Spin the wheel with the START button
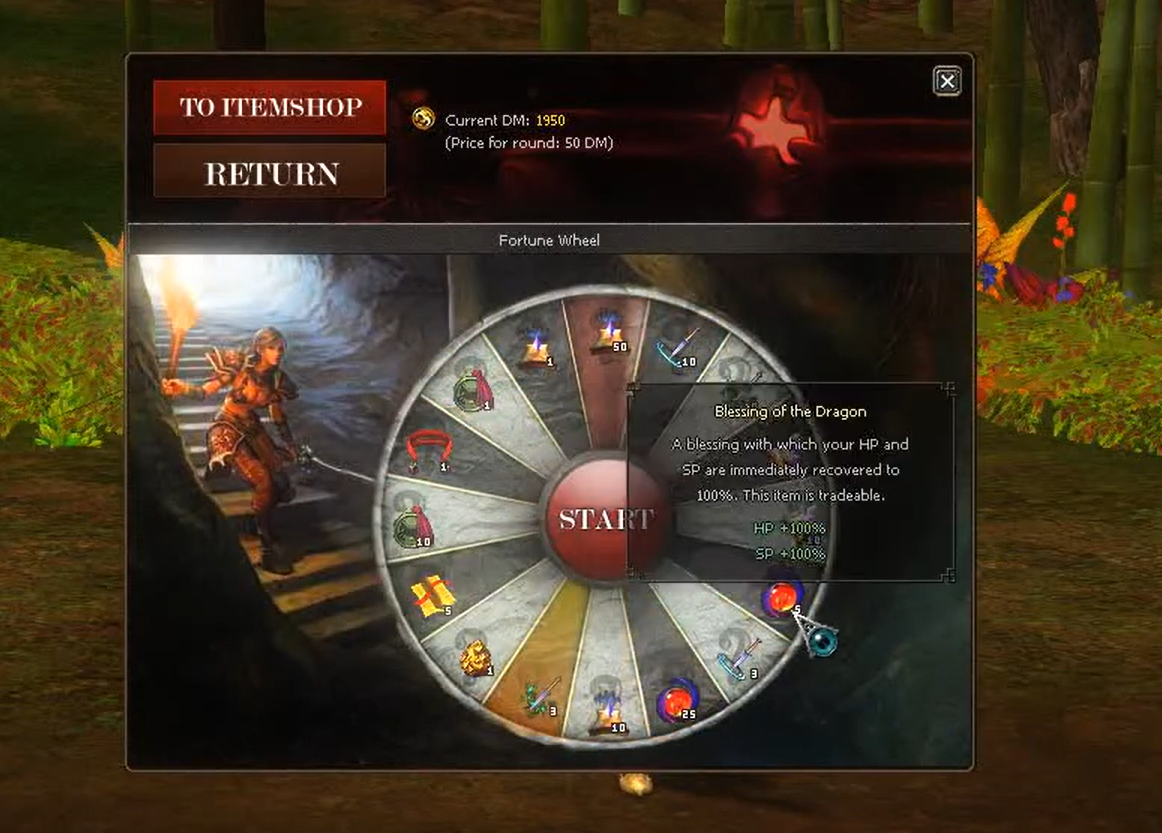1162x833 pixels. (x=601, y=519)
